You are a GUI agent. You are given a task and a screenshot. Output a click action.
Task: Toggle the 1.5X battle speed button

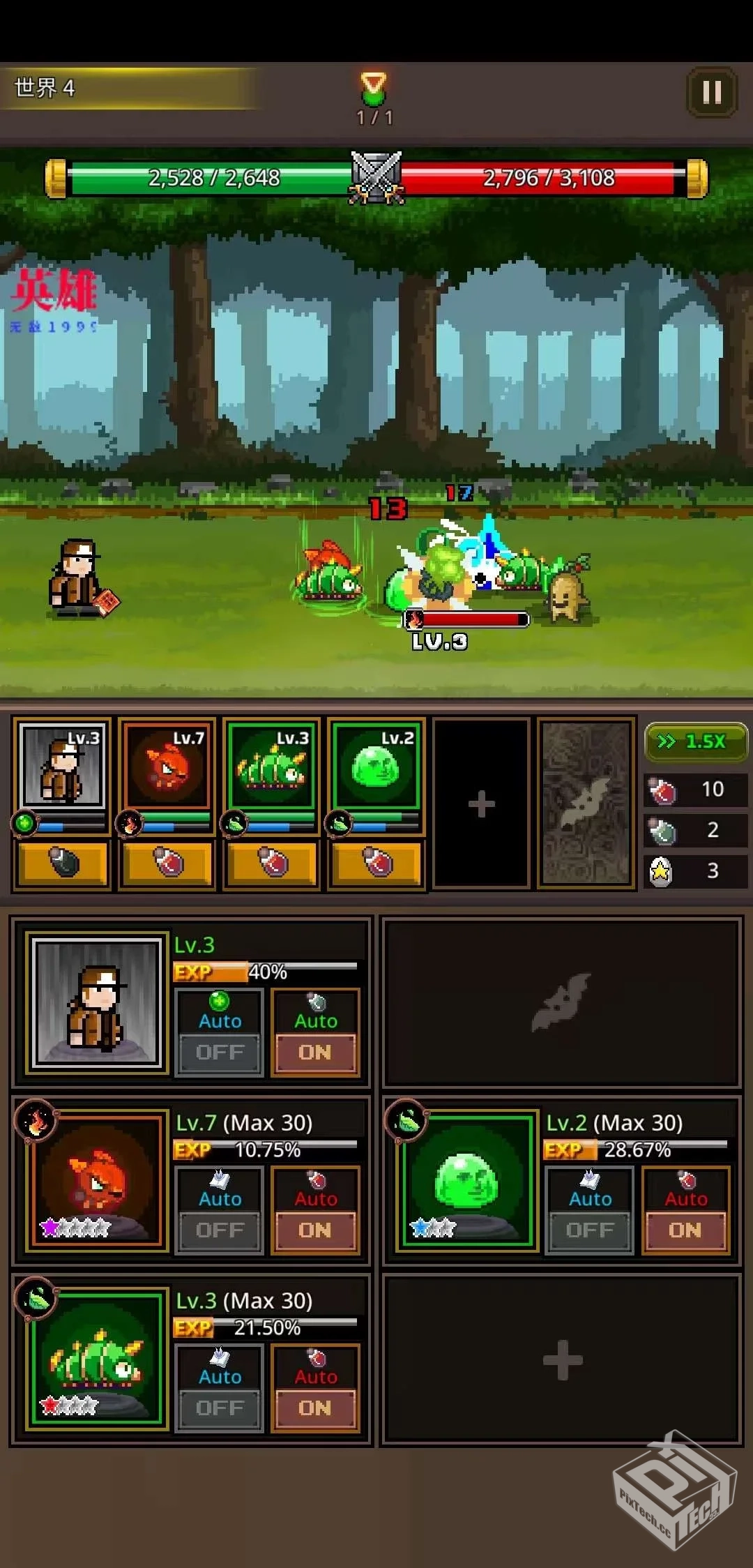point(694,741)
